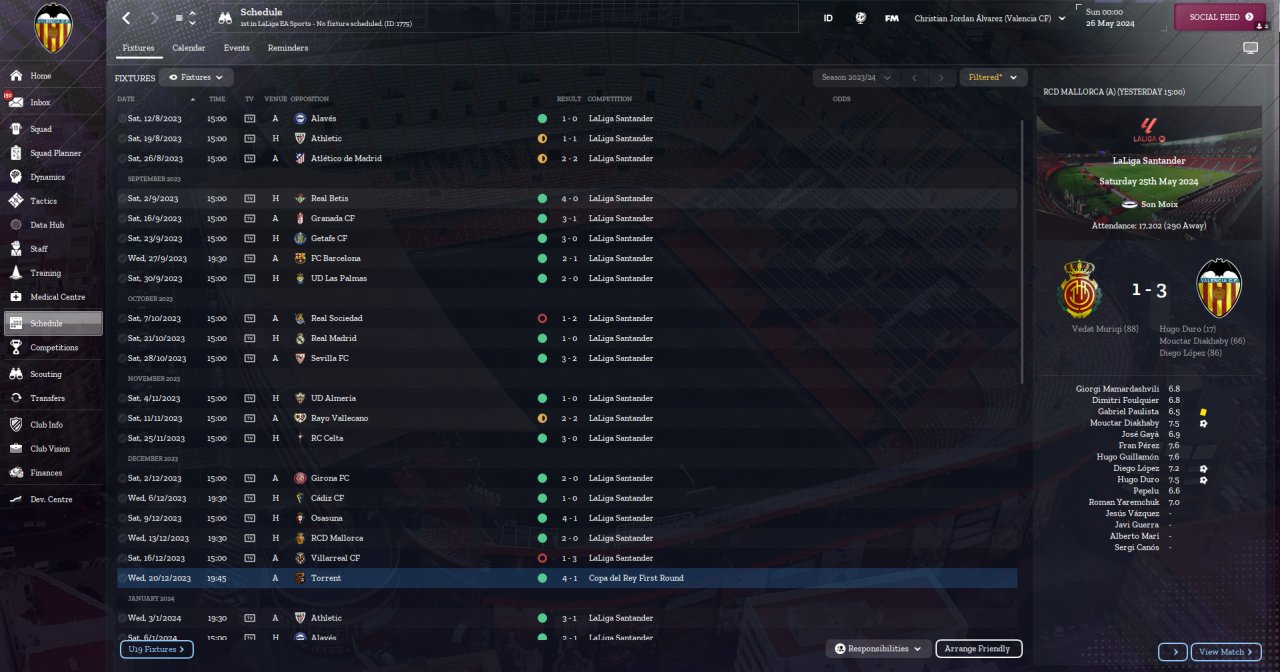Screen dimensions: 1280x672
Task: Click the Arrange Friendly button
Action: [978, 649]
